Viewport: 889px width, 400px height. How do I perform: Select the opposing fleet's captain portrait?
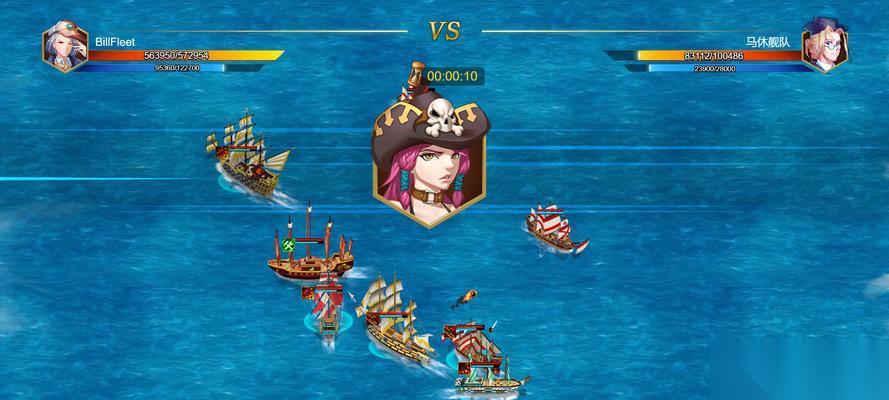click(x=825, y=46)
